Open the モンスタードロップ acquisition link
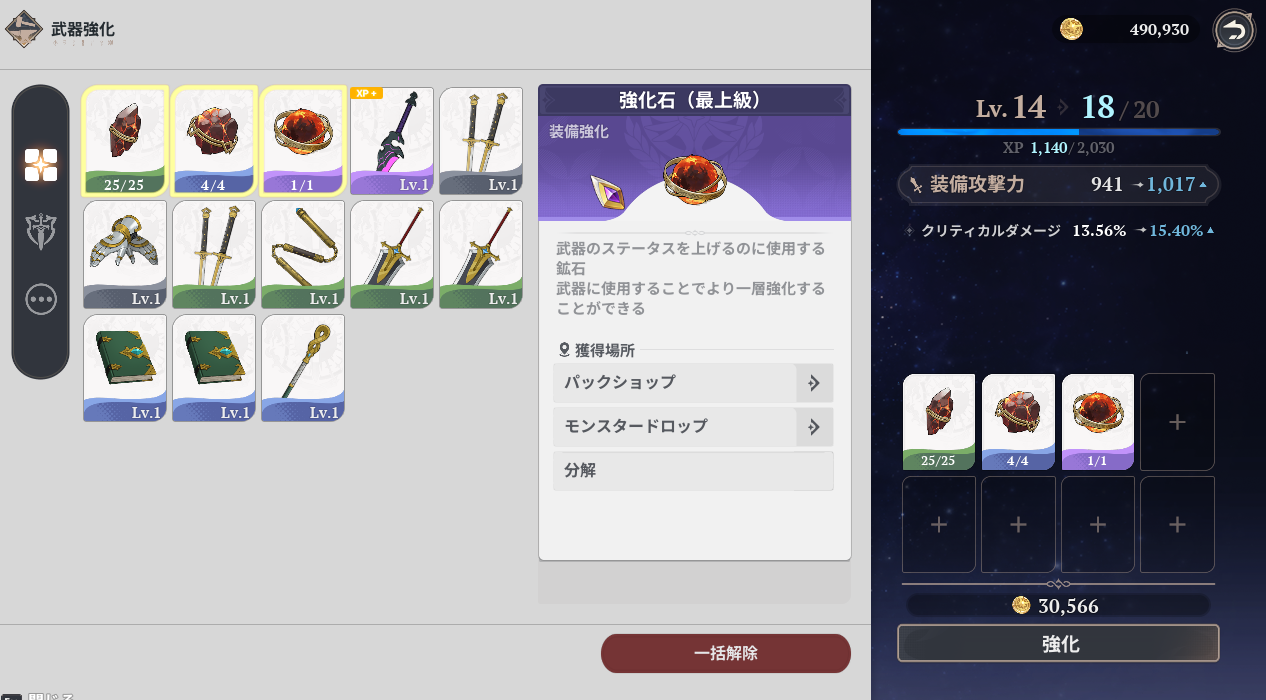The image size is (1266, 700). point(692,426)
